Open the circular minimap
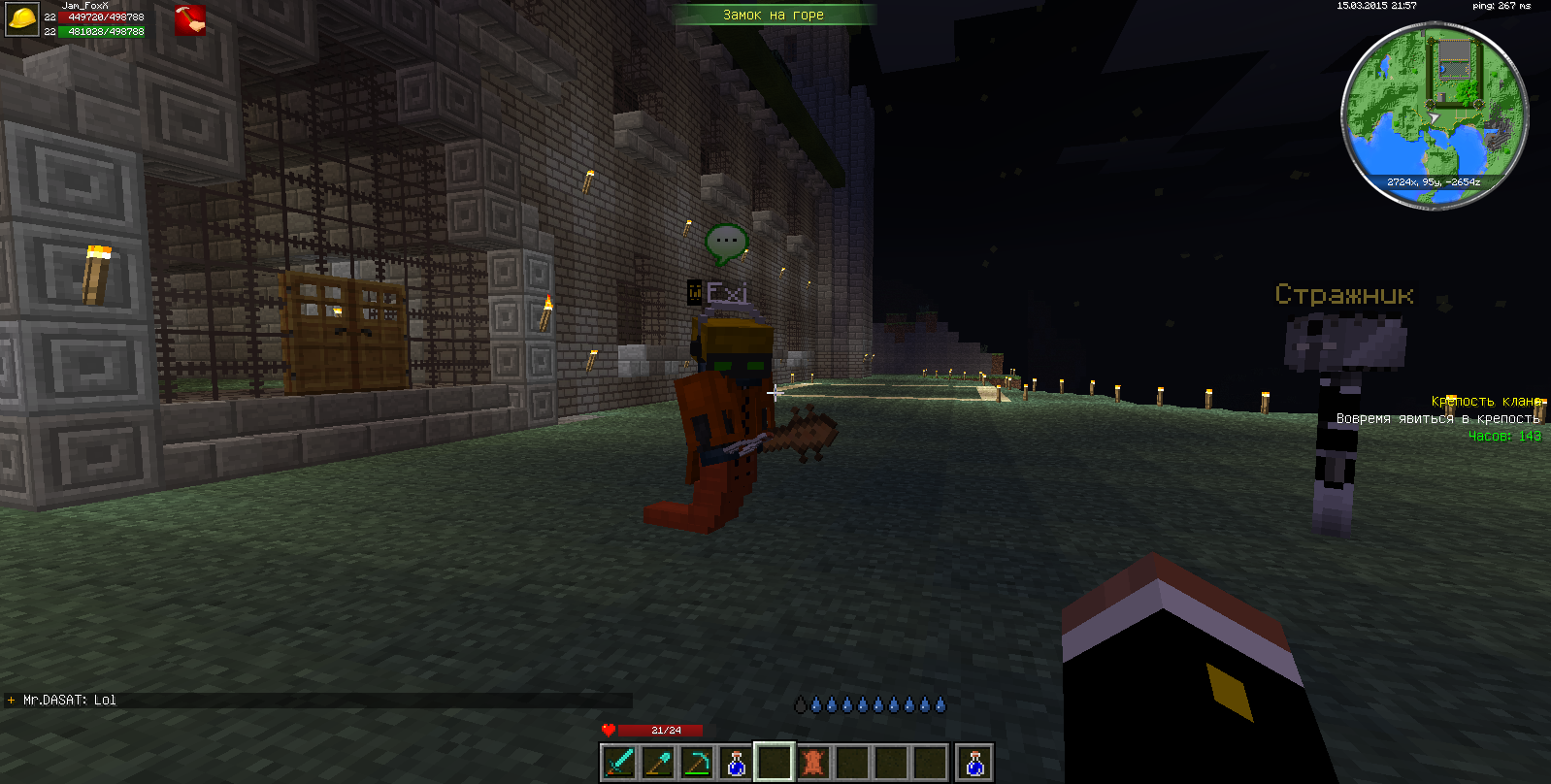This screenshot has width=1551, height=784. (x=1434, y=115)
